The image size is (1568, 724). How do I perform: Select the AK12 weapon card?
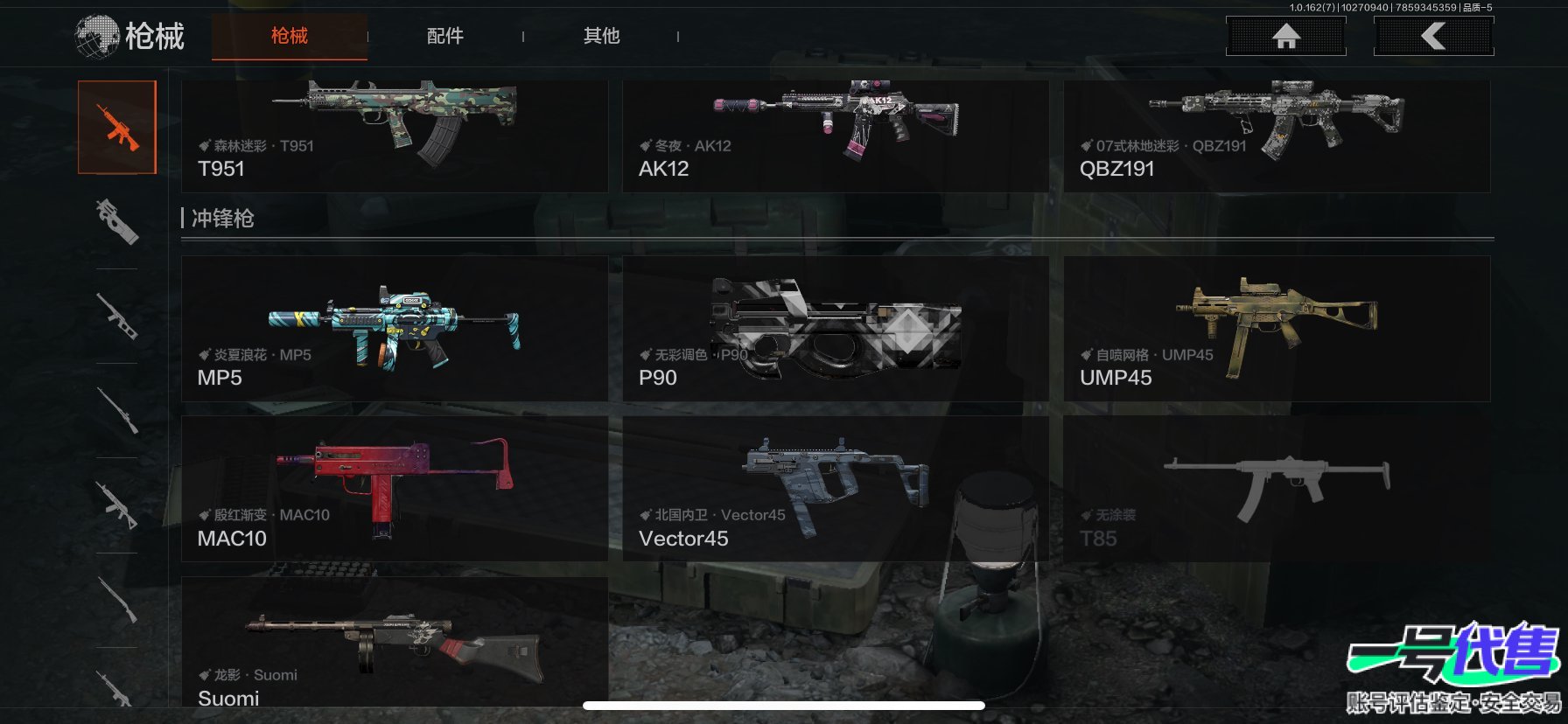tap(835, 136)
